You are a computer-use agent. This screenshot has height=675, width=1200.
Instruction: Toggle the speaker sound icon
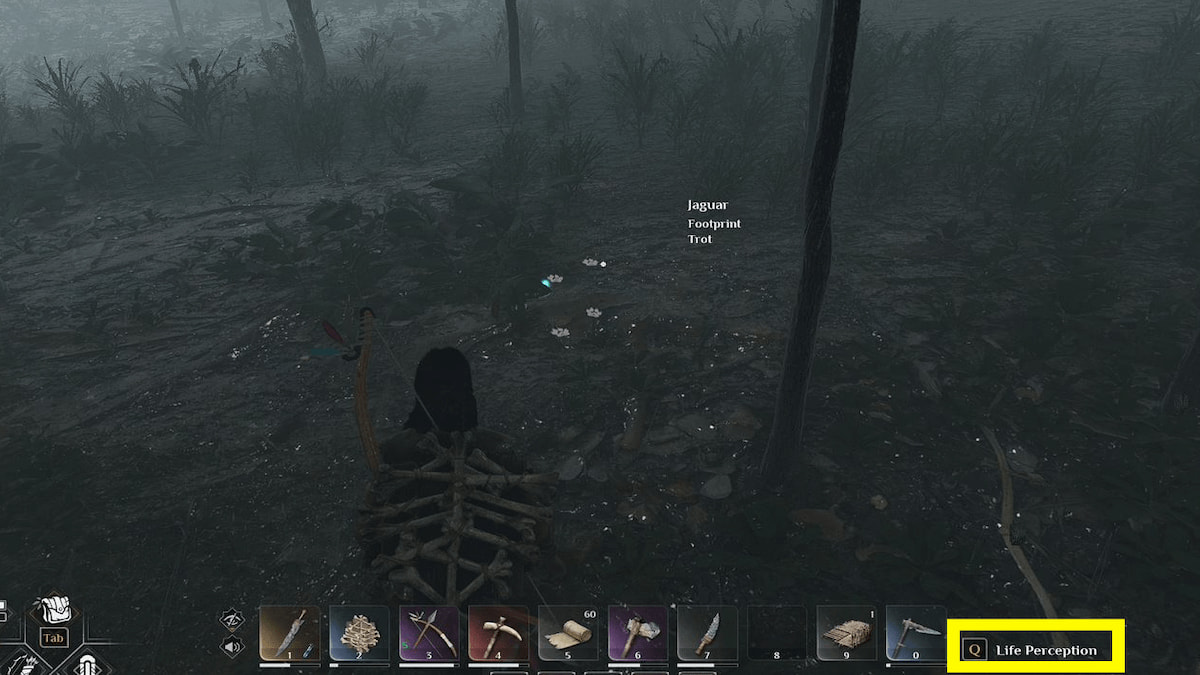pyautogui.click(x=232, y=645)
